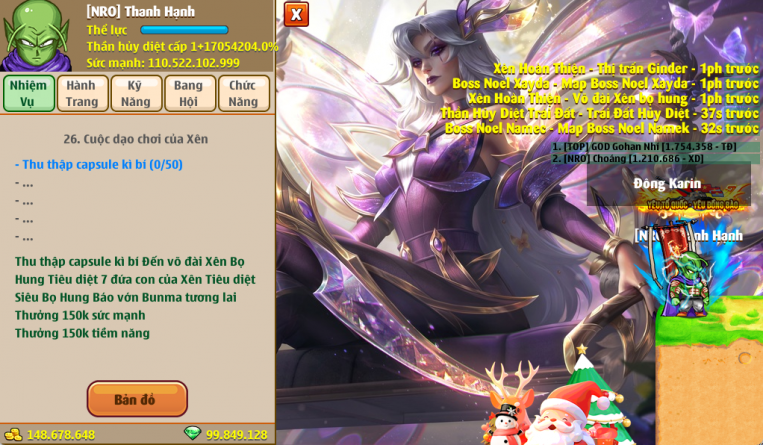Show the Bang Hội tab
Screen dimensions: 763x445
189,93
